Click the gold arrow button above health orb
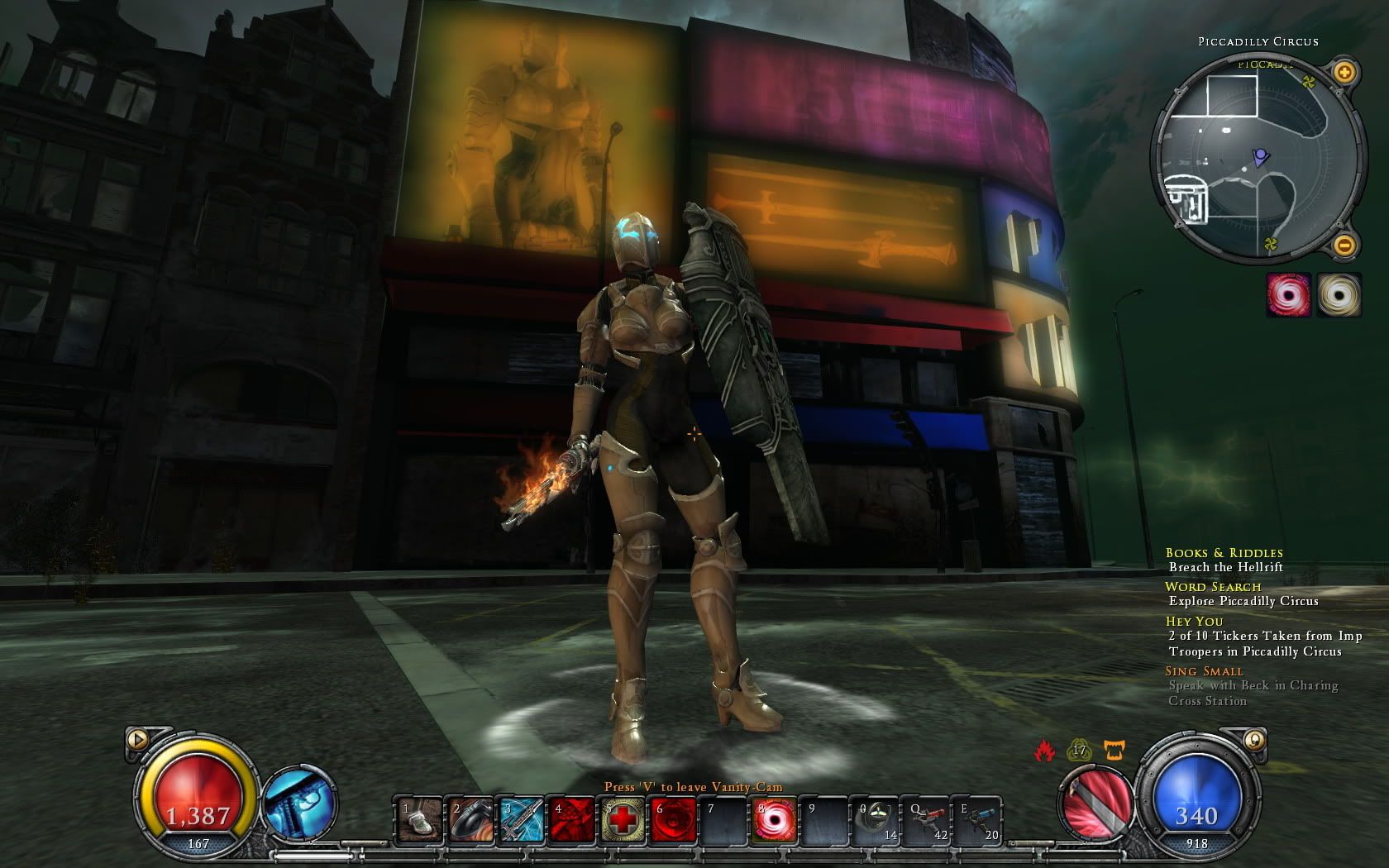 [x=136, y=738]
